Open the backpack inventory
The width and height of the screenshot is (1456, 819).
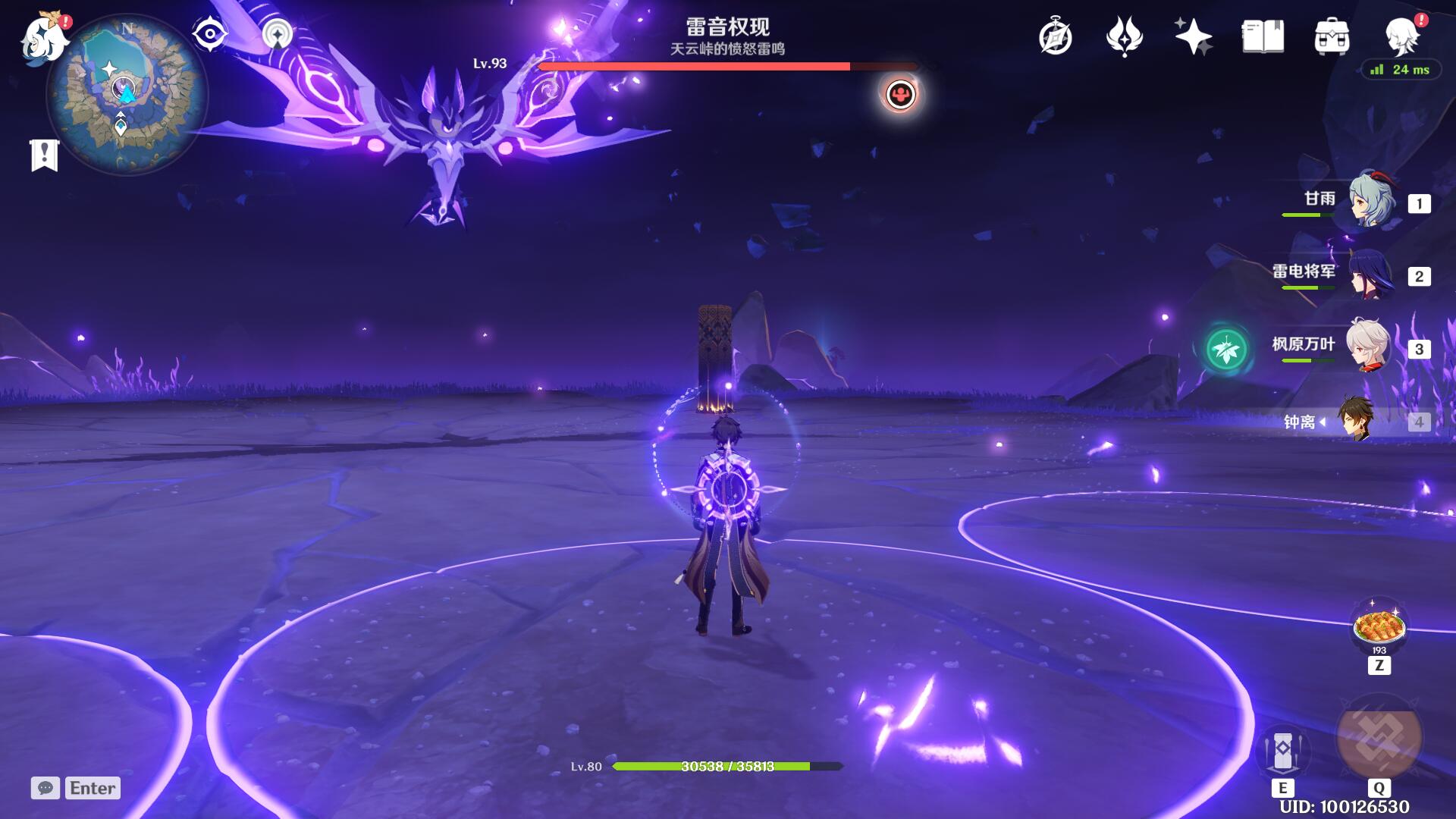[x=1332, y=37]
